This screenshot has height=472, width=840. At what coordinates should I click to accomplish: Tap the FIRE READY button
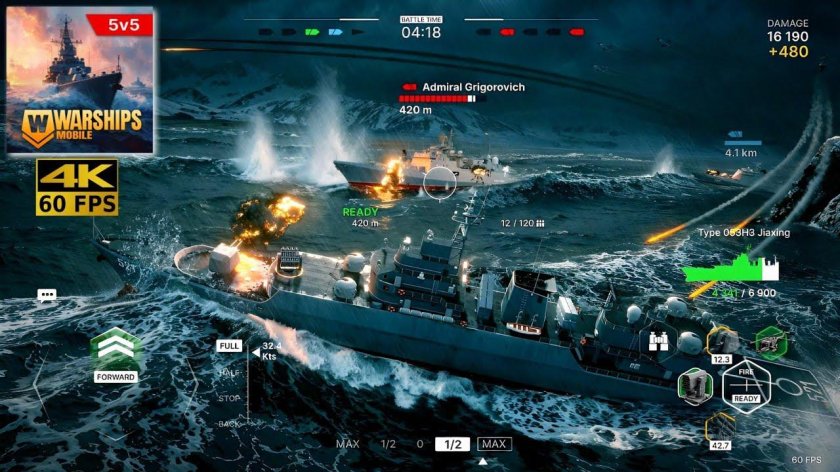[745, 383]
